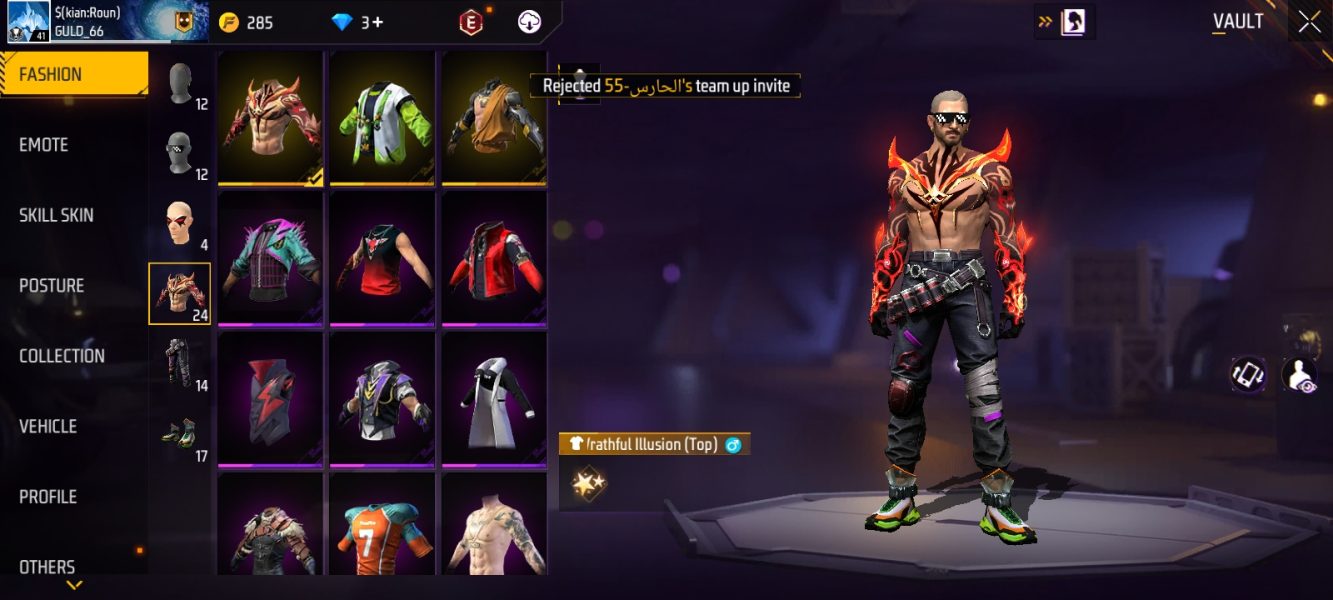This screenshot has height=600, width=1333.
Task: Pick the white long coat top
Action: click(494, 399)
